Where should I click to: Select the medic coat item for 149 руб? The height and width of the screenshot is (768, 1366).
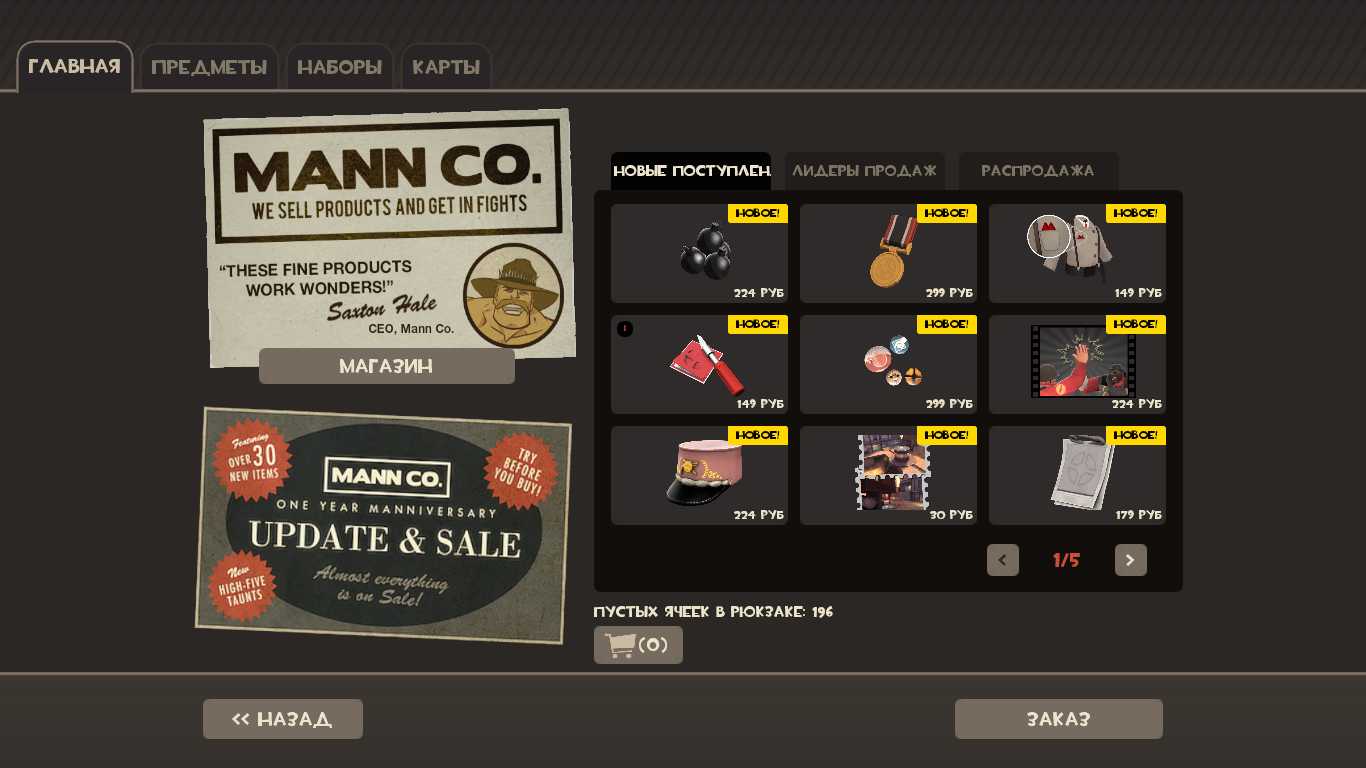pos(1077,253)
